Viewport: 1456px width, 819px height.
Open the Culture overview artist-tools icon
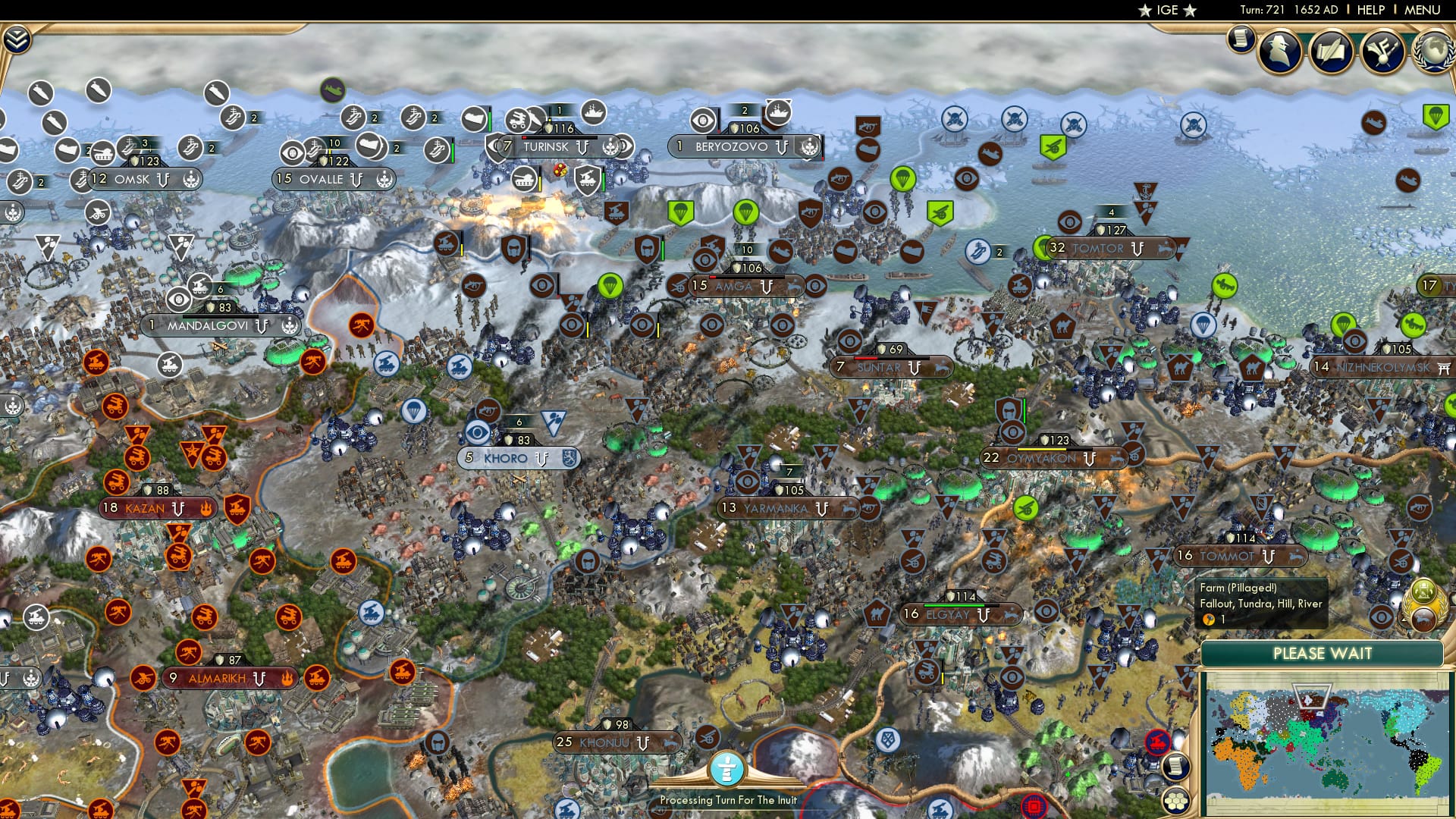pyautogui.click(x=1382, y=53)
